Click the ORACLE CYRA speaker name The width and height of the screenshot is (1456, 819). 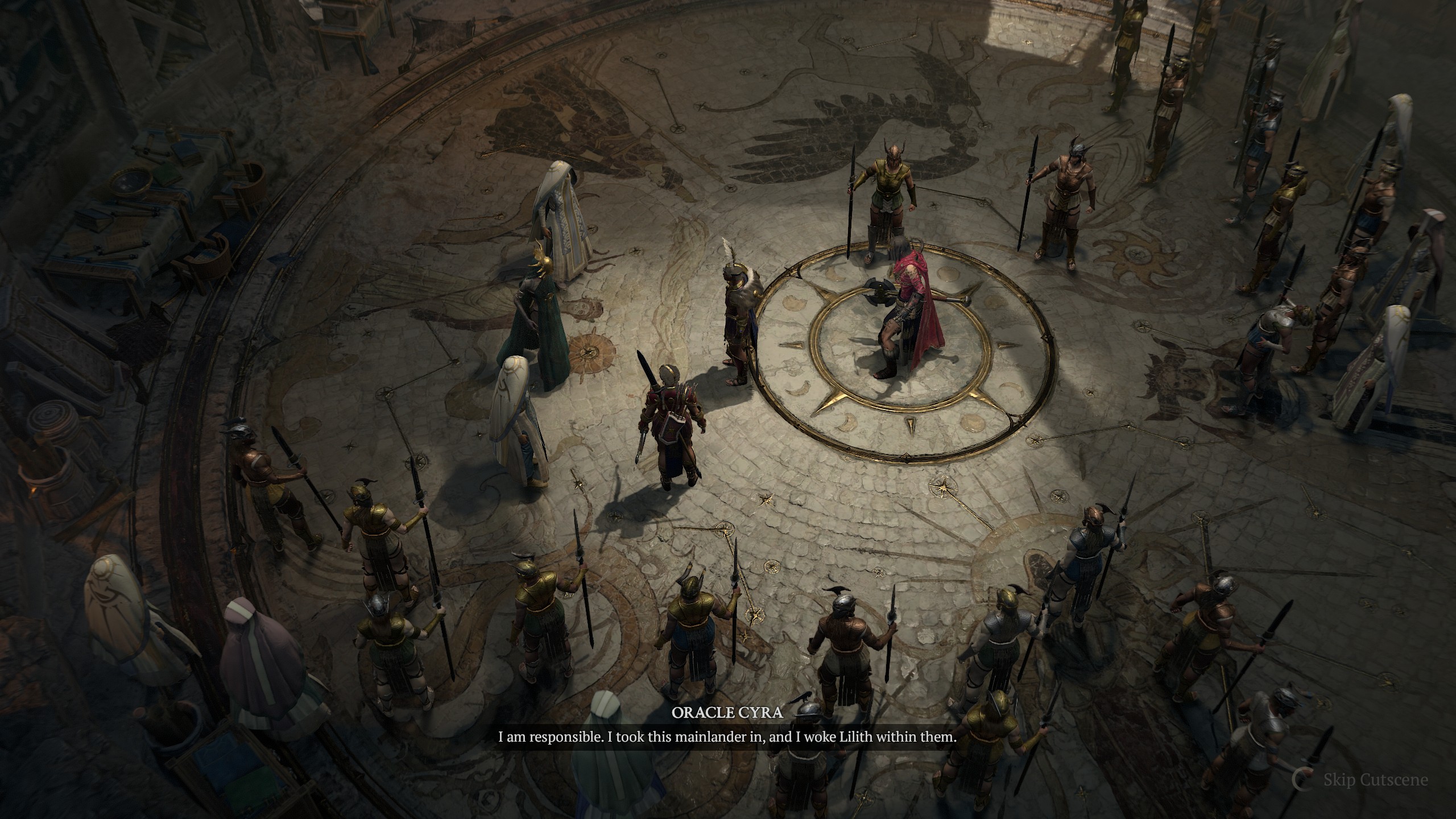(728, 713)
